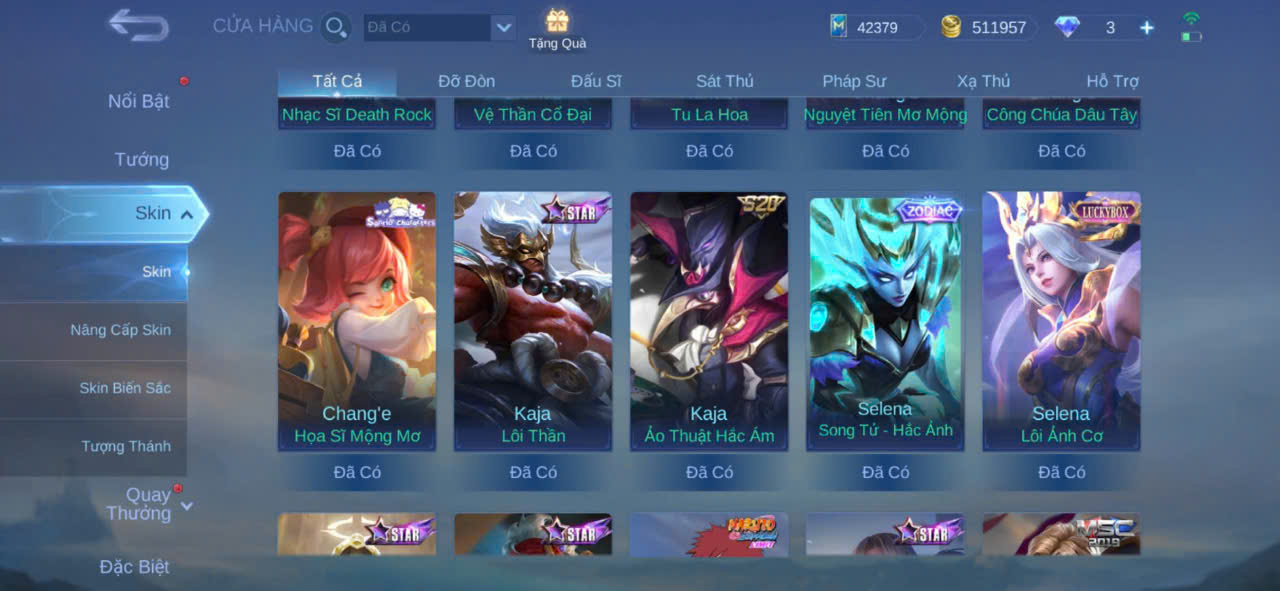Viewport: 1280px width, 591px height.
Task: View Kaja Lôi Thần skin card
Action: [x=533, y=321]
